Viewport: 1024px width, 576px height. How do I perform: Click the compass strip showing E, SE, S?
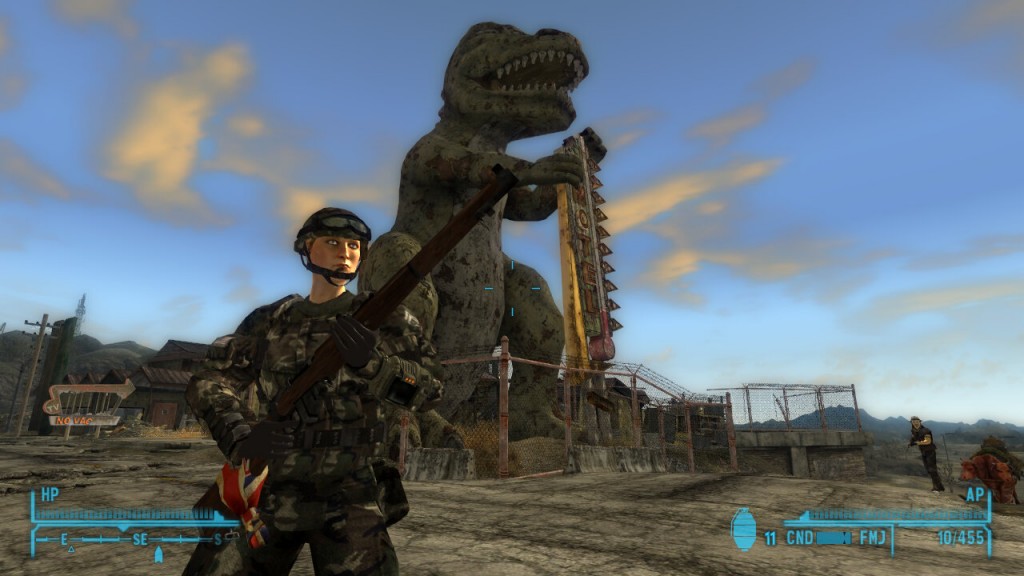140,539
